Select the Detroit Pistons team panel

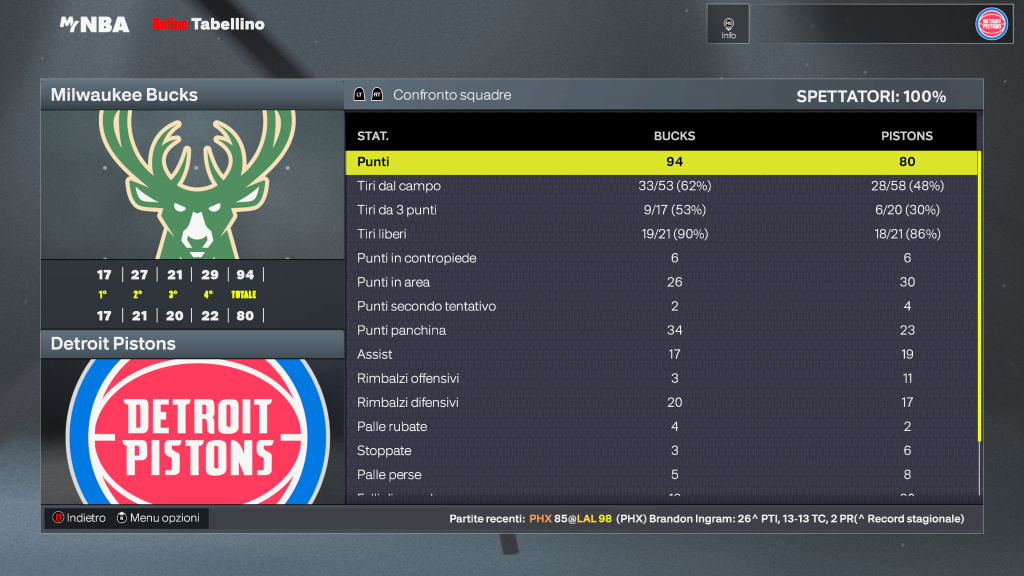pos(192,344)
